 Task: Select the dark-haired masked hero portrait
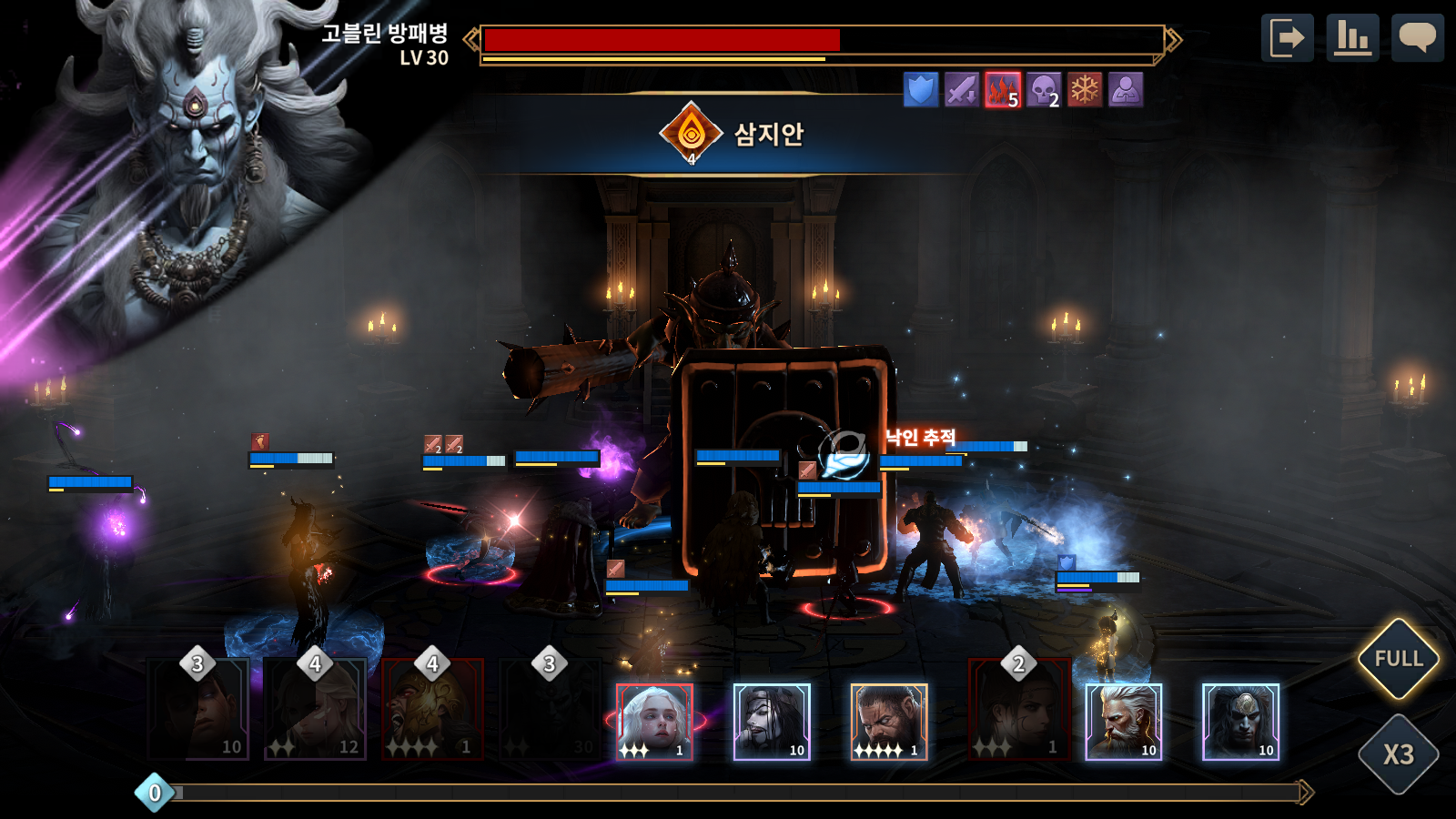pos(772,722)
